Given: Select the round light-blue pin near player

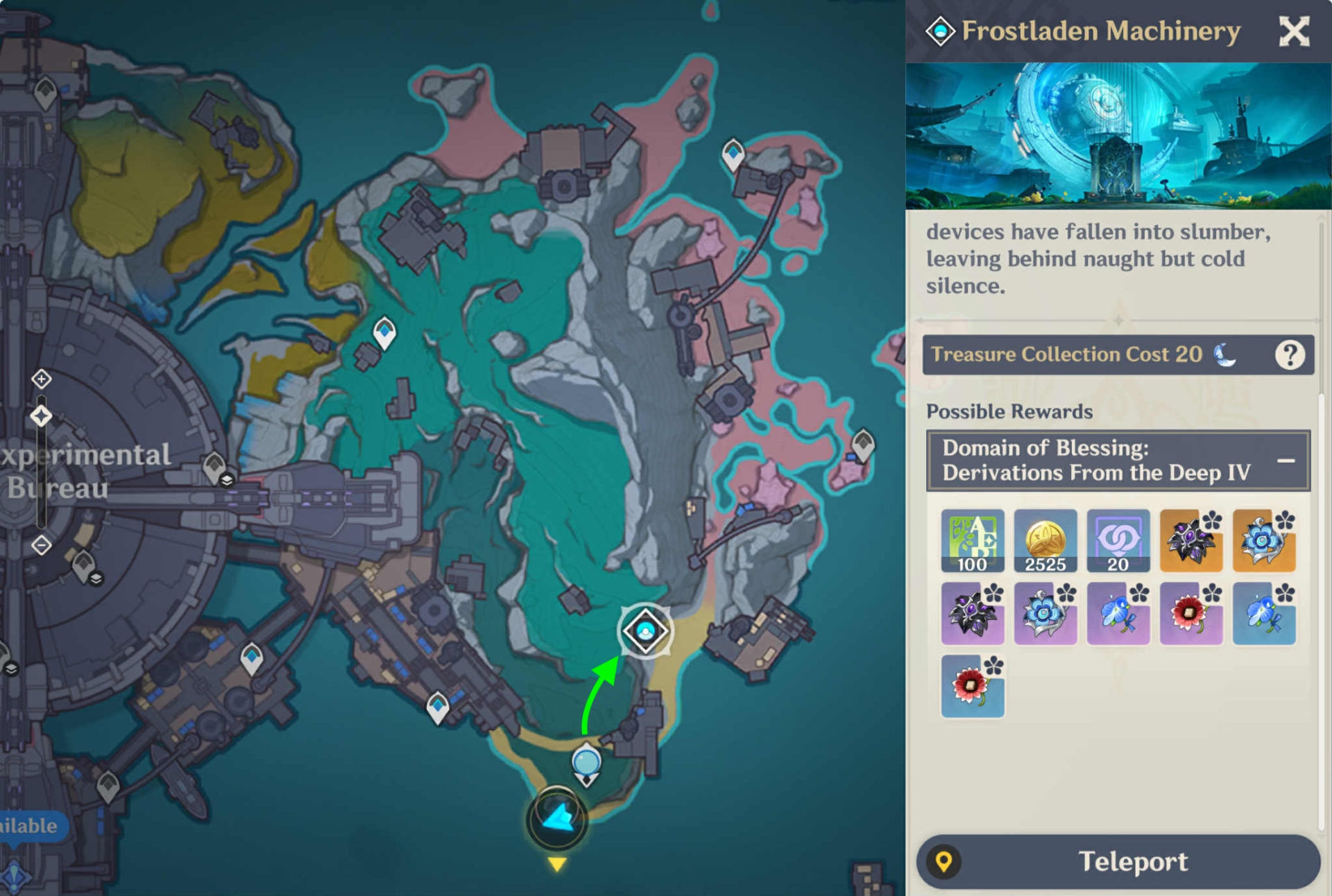Looking at the screenshot, I should tap(586, 763).
